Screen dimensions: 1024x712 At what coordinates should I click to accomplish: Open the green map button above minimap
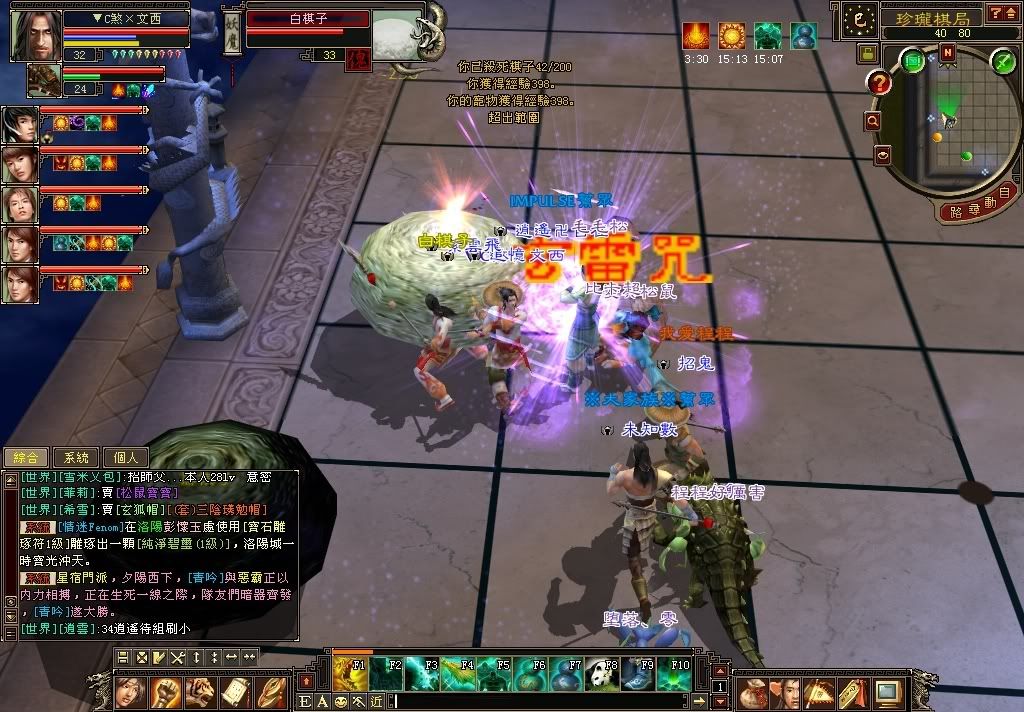[x=913, y=60]
